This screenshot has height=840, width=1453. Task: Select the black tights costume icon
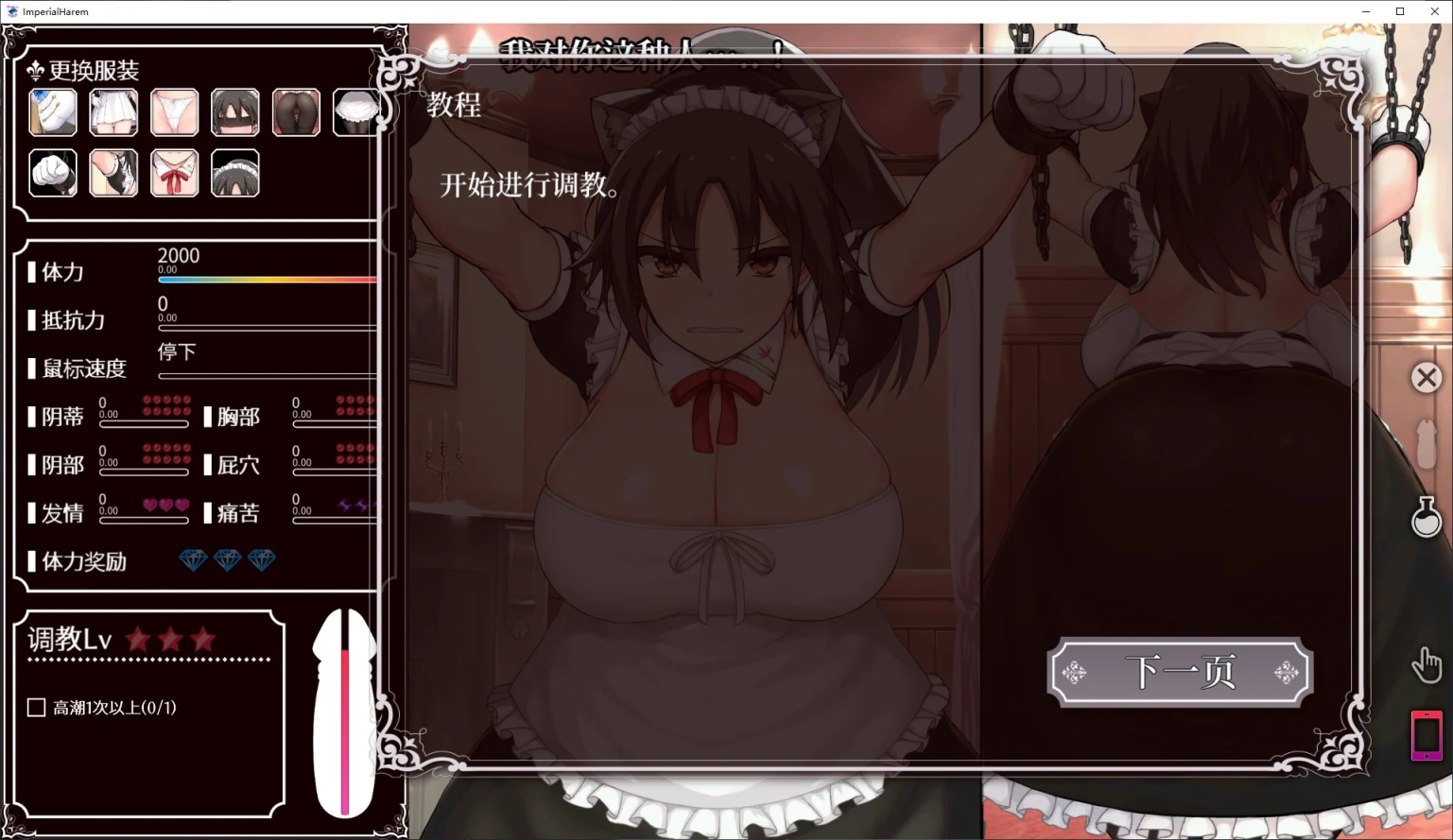point(296,111)
